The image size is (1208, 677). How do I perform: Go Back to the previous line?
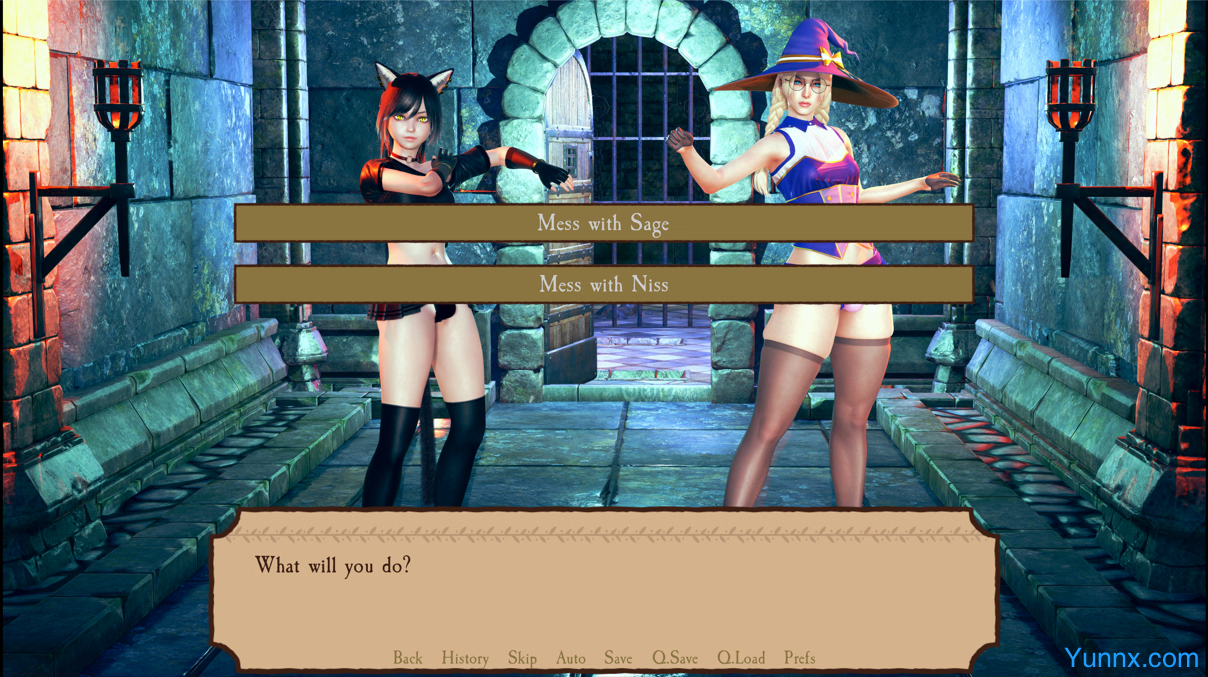coord(407,658)
